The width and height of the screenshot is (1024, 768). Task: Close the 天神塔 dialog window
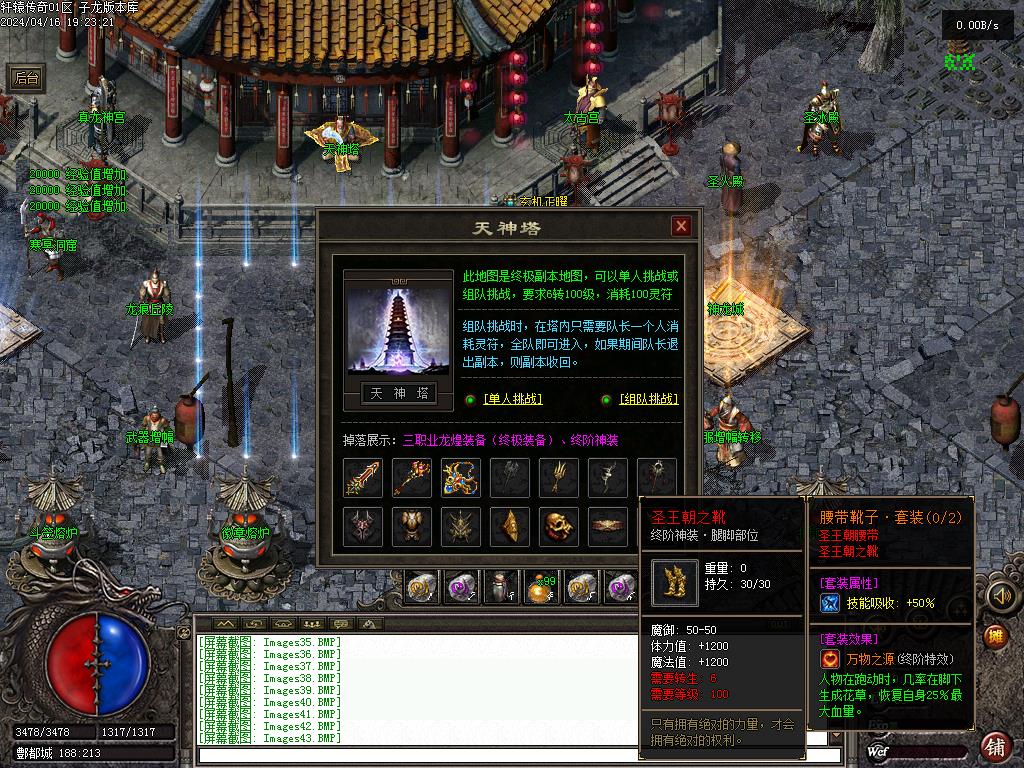681,226
